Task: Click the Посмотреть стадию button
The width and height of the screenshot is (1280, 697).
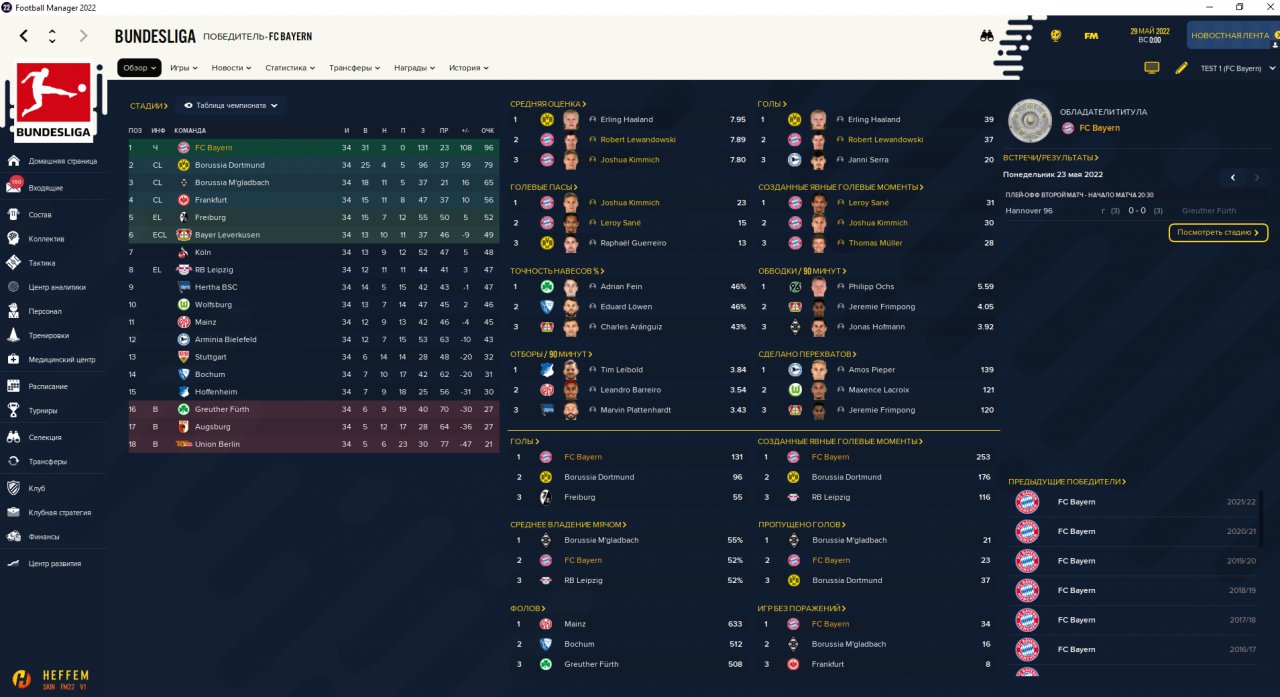Action: tap(1218, 233)
